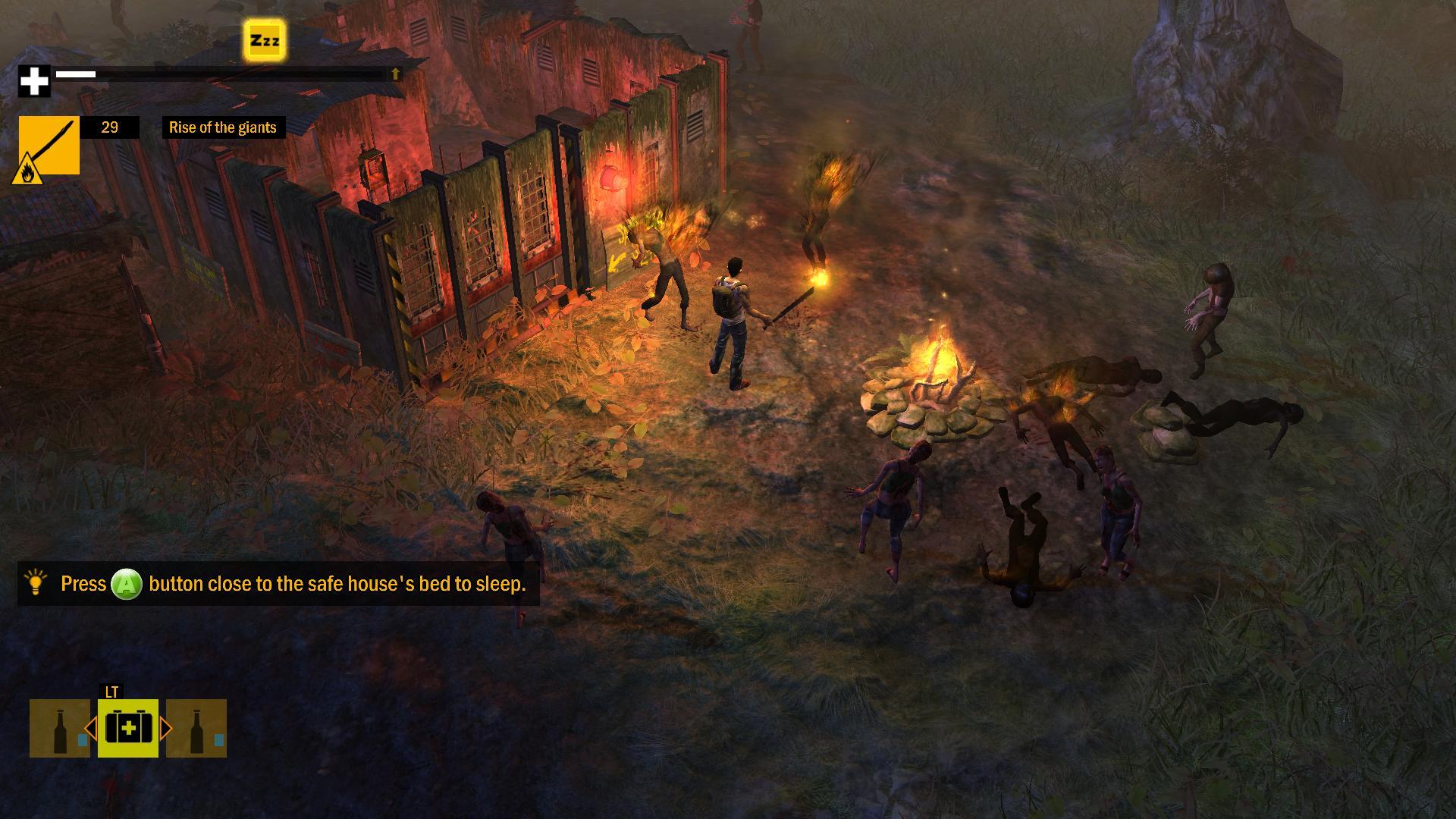1456x819 pixels.
Task: Click the flammable warning triangle on the weapon slot
Action: click(29, 168)
